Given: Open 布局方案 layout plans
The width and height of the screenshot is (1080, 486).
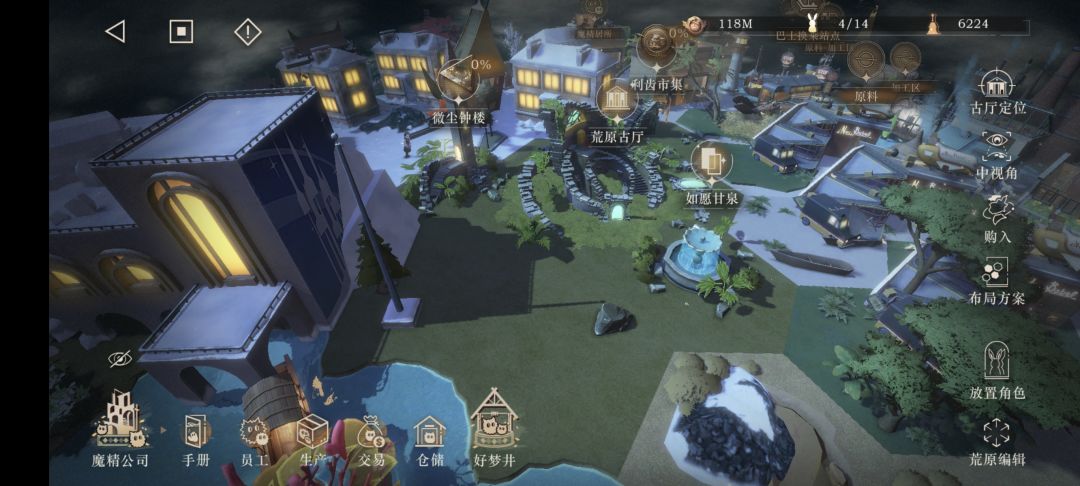Looking at the screenshot, I should tap(997, 280).
